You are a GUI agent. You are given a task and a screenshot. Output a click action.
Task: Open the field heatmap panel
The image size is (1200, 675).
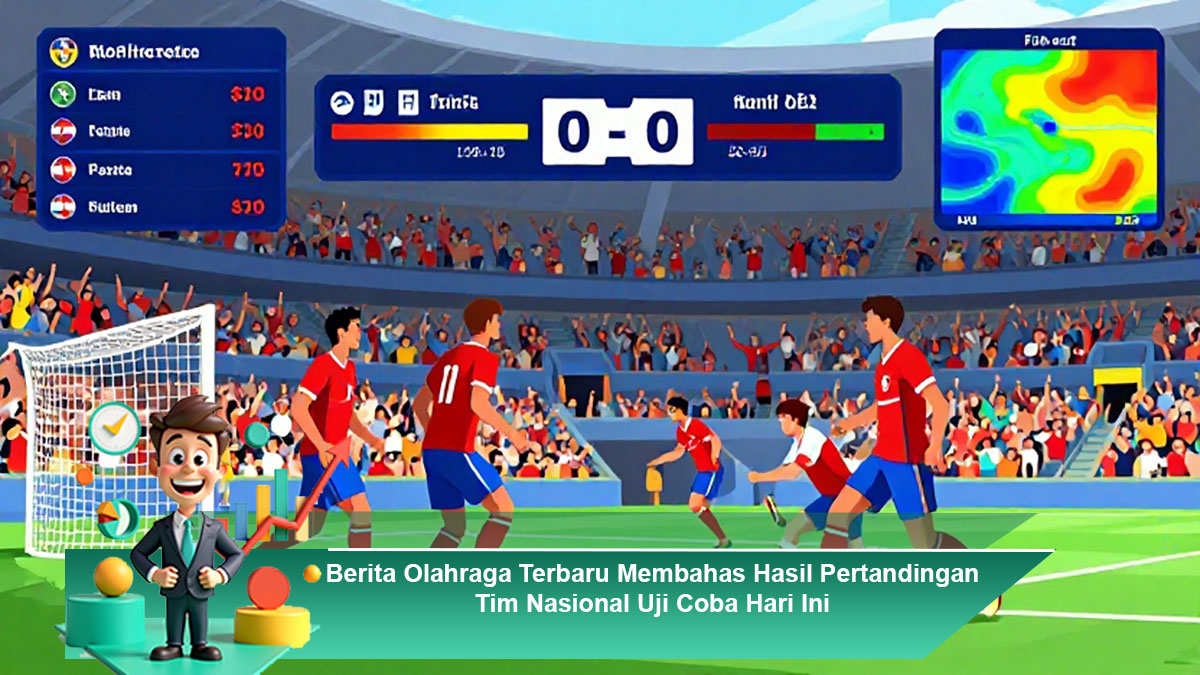pos(1048,130)
